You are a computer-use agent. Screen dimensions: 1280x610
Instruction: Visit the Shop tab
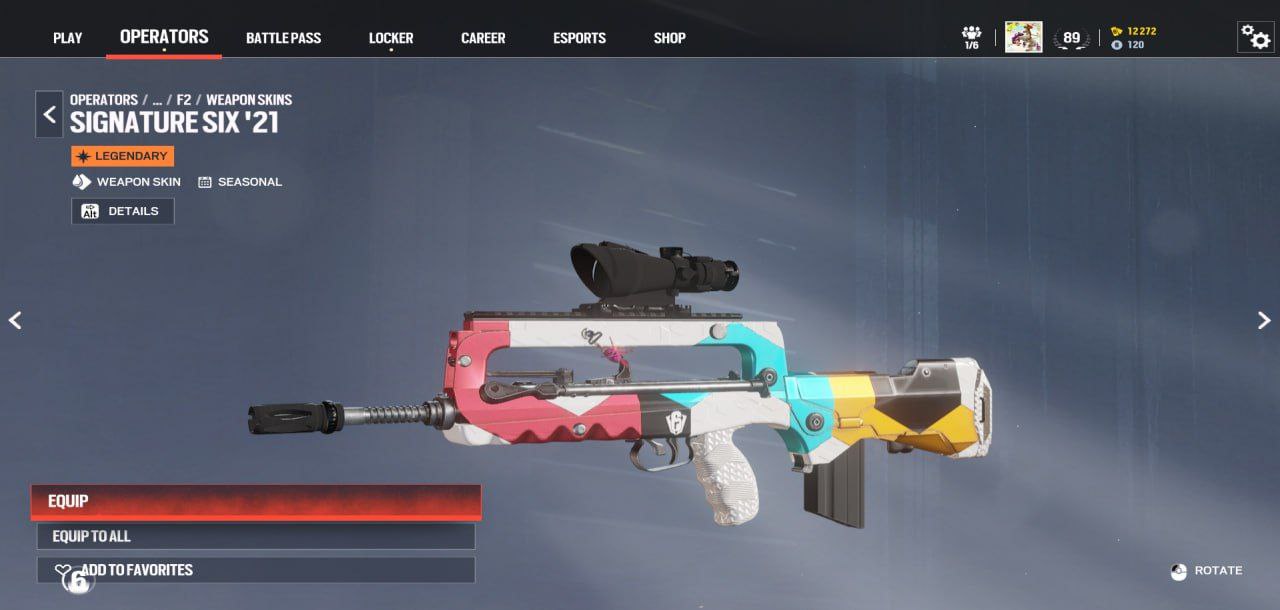(x=669, y=38)
